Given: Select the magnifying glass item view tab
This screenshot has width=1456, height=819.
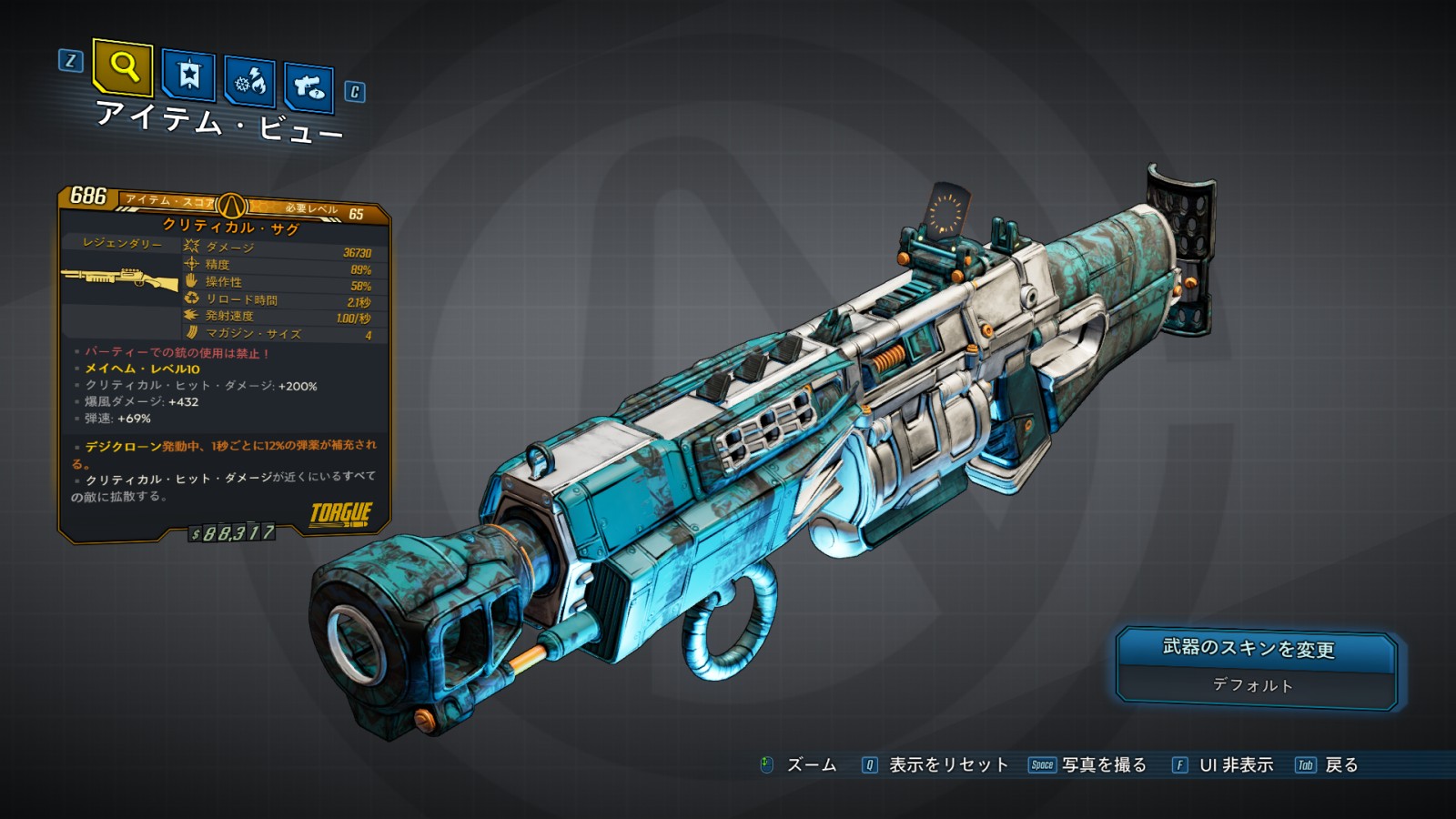Looking at the screenshot, I should (x=123, y=68).
